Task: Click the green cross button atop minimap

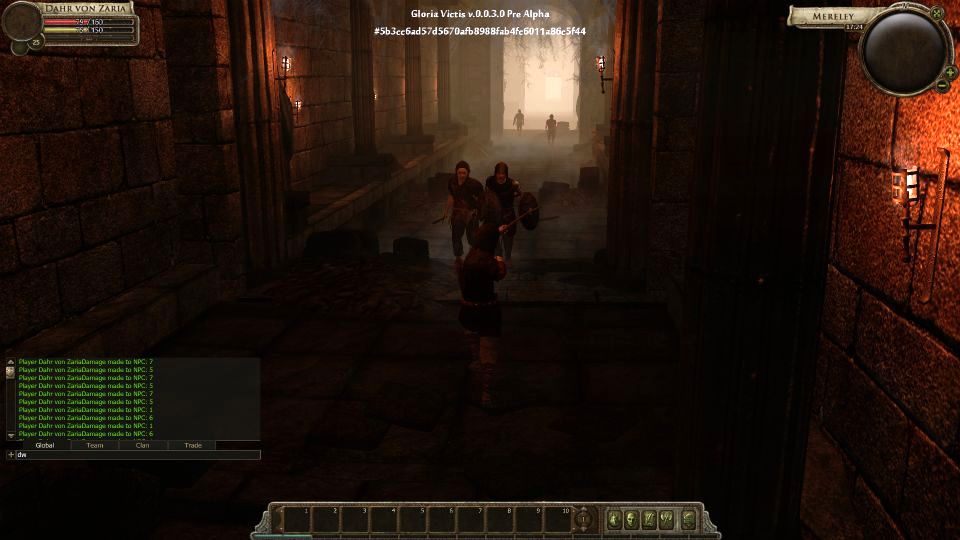Action: pyautogui.click(x=937, y=14)
